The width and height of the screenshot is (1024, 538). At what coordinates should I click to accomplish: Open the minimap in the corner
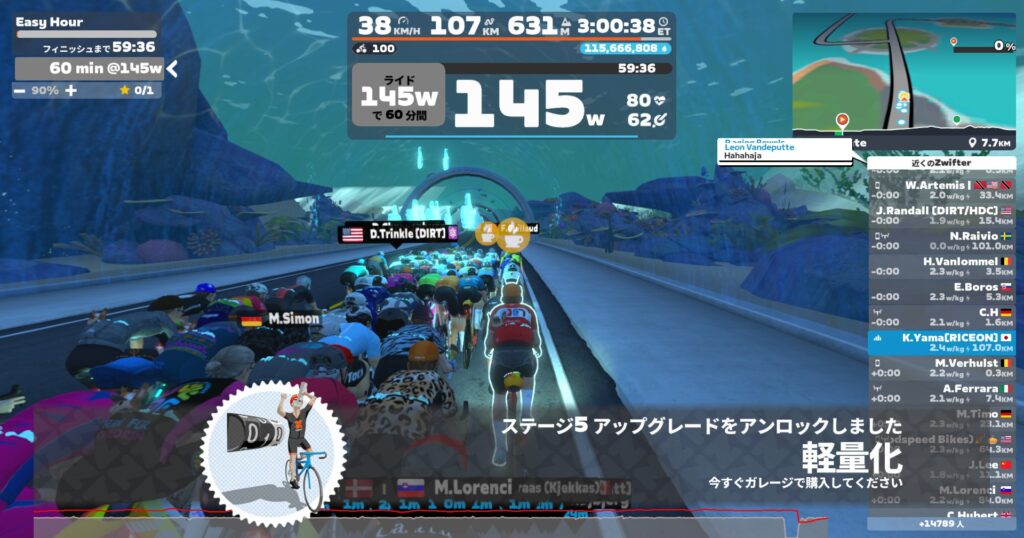pyautogui.click(x=904, y=74)
